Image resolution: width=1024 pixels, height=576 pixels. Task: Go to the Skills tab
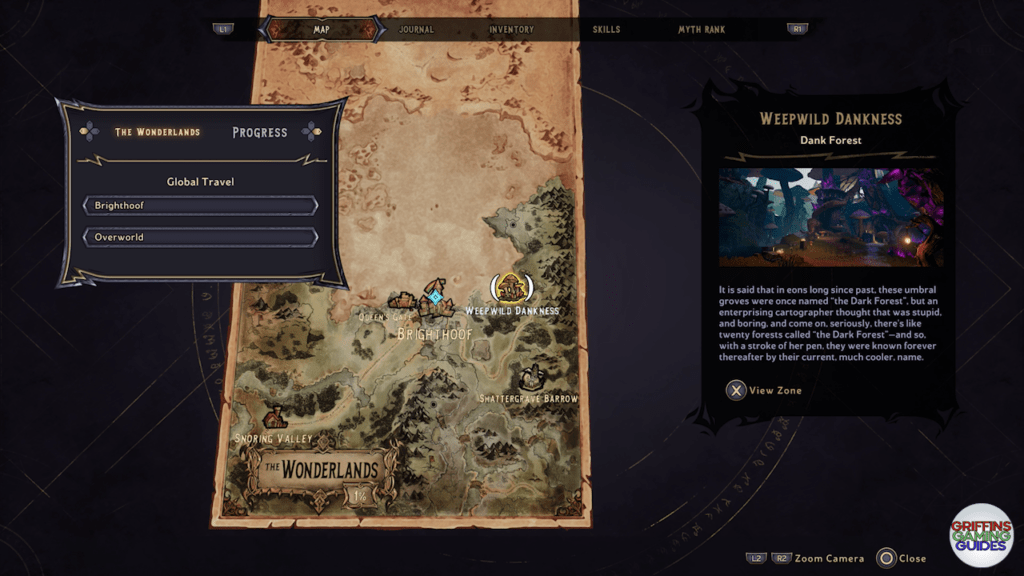[606, 30]
